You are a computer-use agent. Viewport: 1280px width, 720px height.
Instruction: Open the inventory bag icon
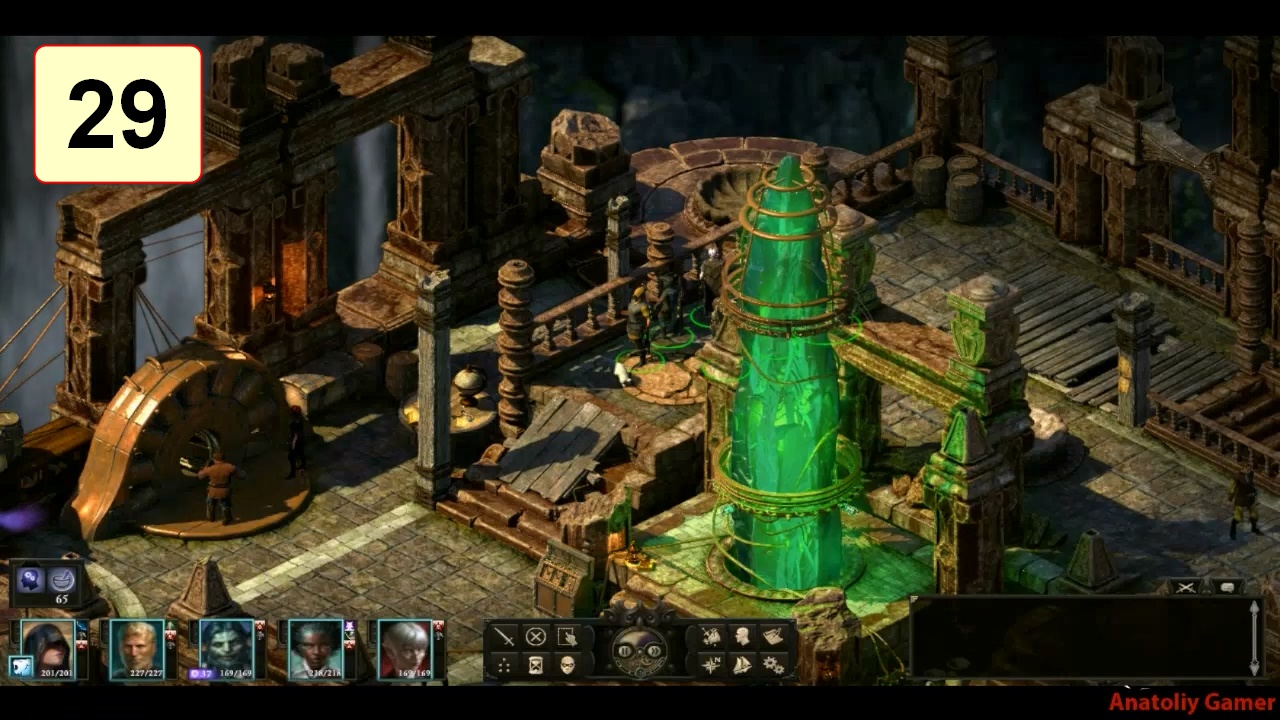coord(712,637)
